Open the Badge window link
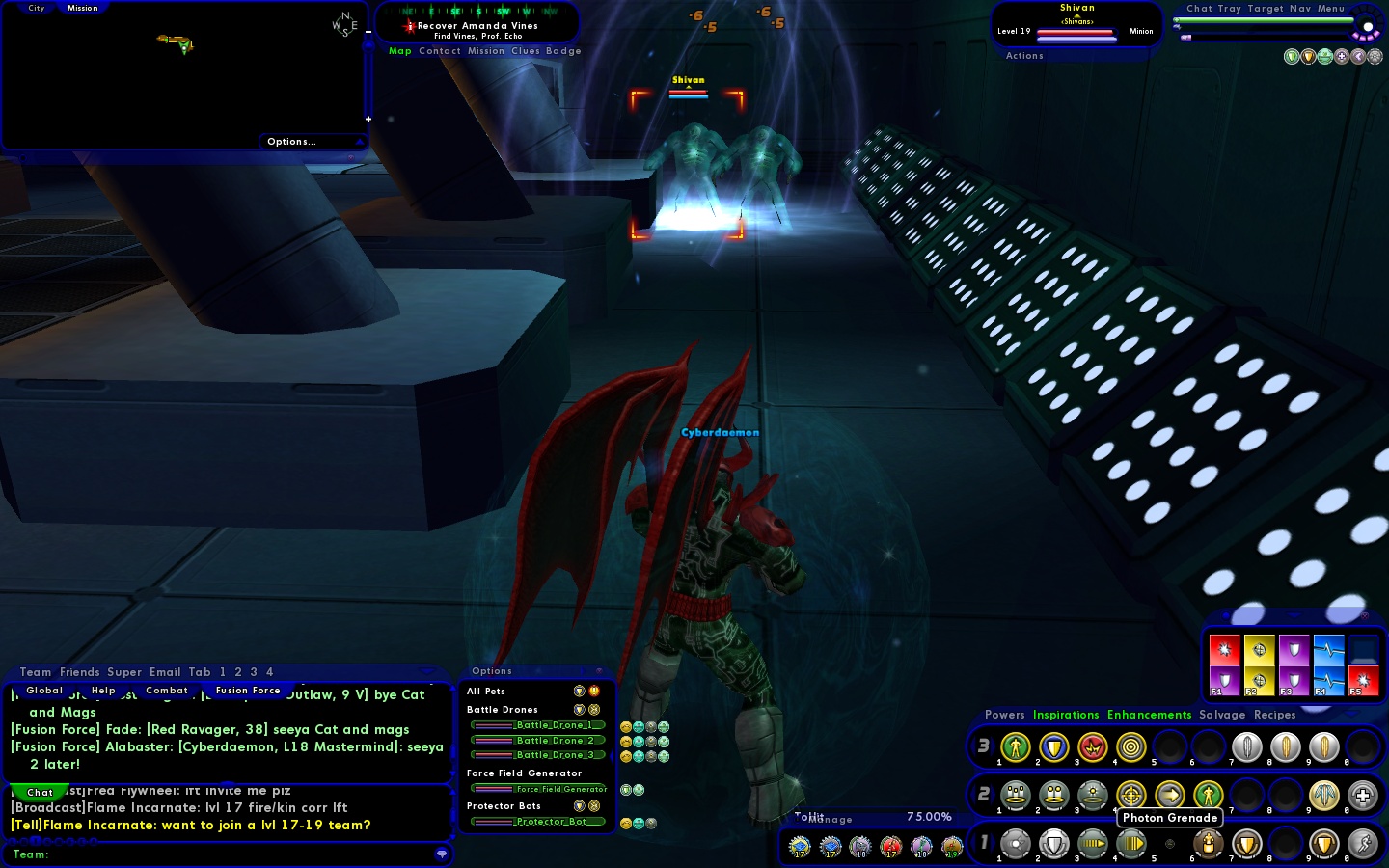The height and width of the screenshot is (868, 1389). click(x=563, y=51)
